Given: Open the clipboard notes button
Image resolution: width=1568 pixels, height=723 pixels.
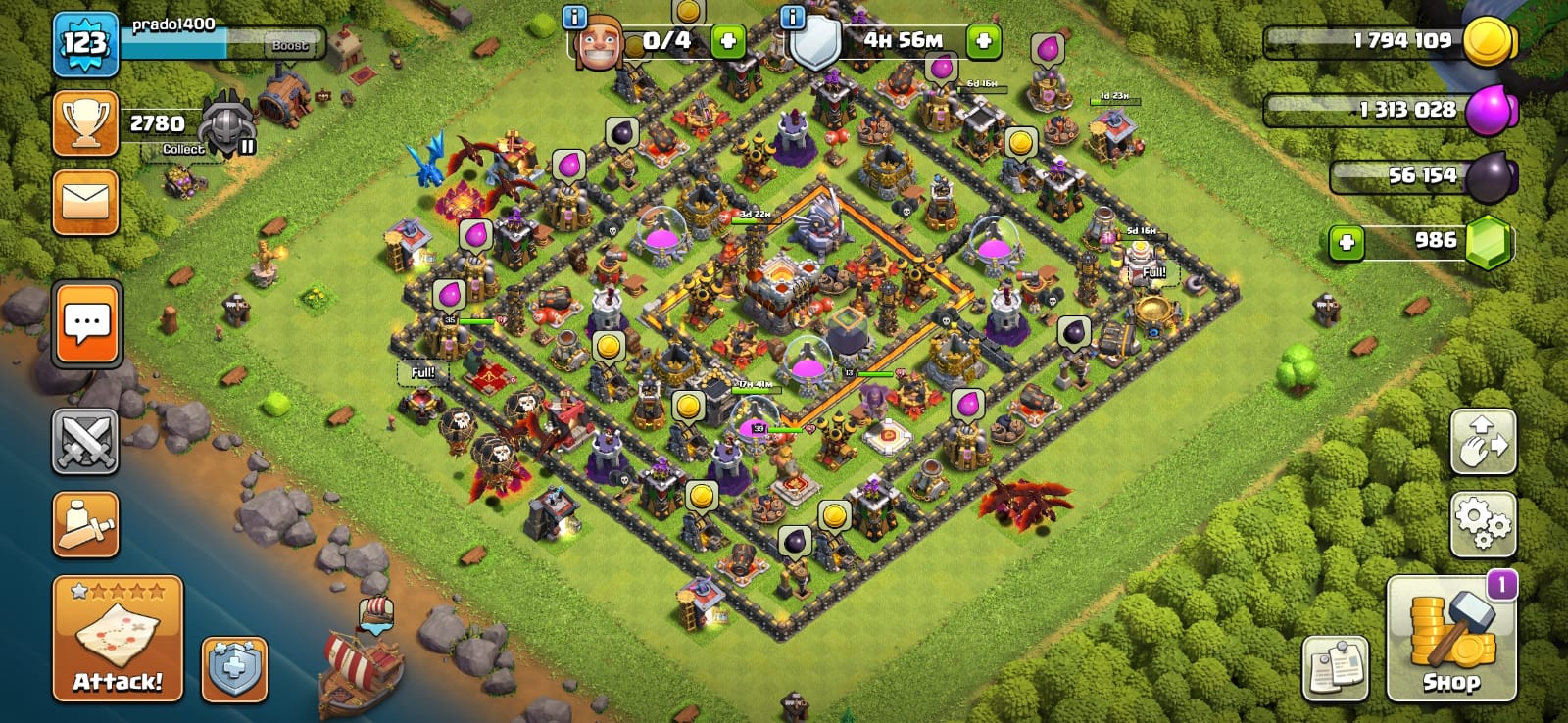Looking at the screenshot, I should (1335, 667).
